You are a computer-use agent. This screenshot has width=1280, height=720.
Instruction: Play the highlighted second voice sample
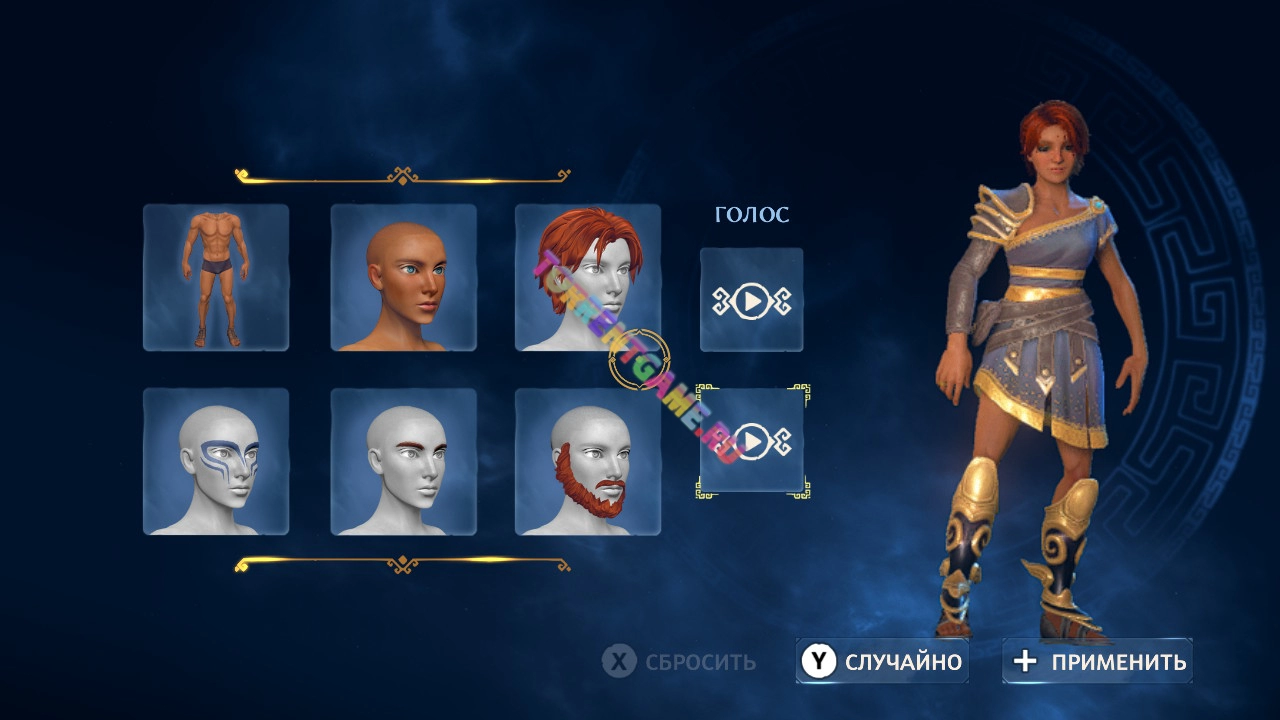pyautogui.click(x=752, y=441)
